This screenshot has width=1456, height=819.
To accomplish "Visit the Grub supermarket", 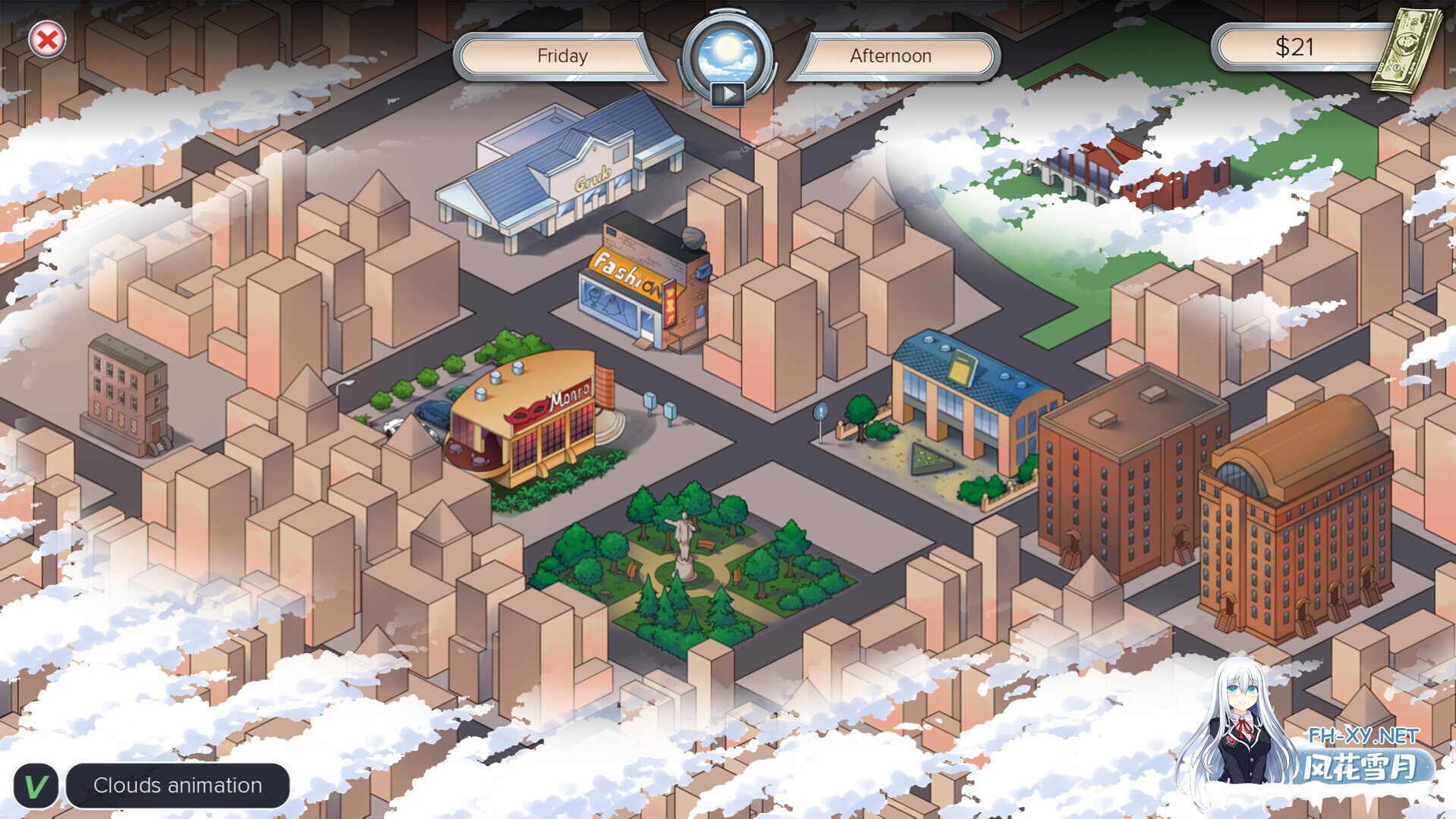I will point(561,171).
